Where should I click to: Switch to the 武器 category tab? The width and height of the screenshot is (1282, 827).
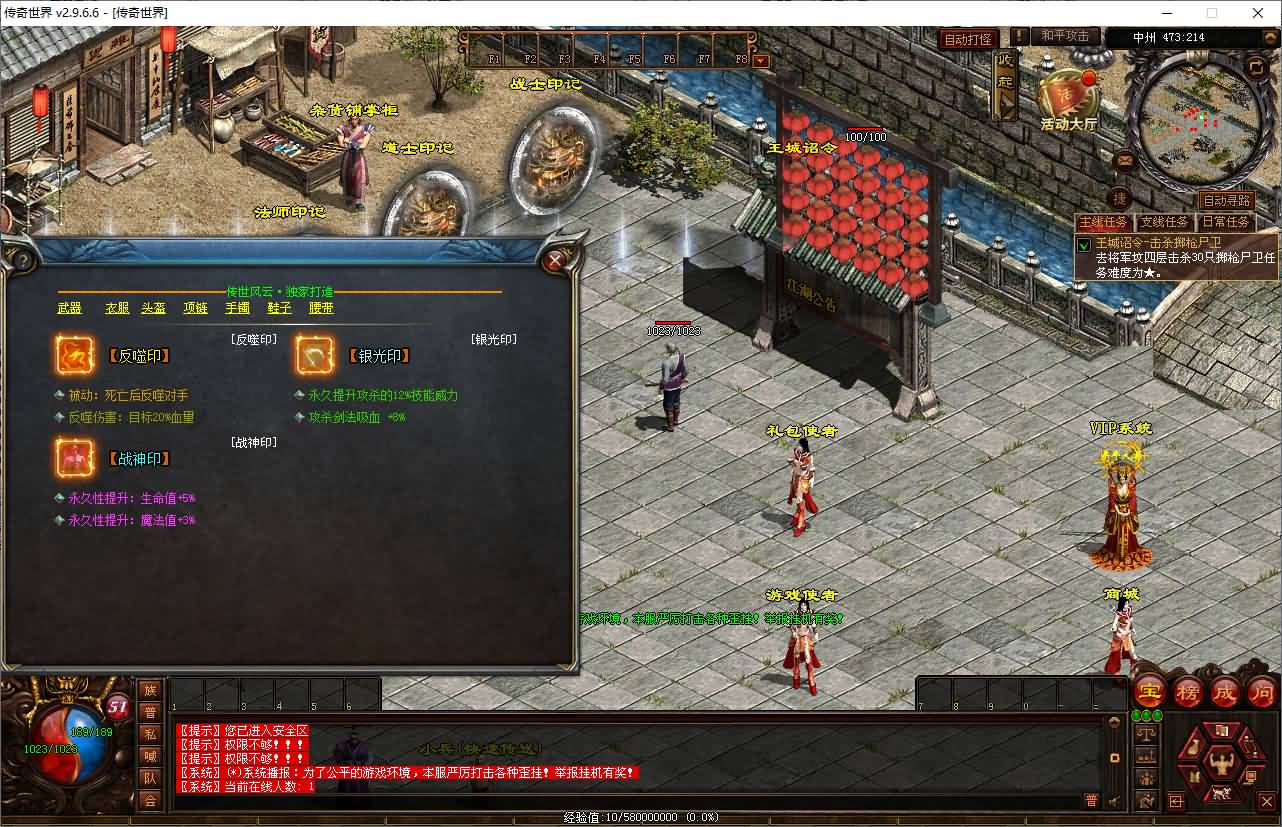pos(70,308)
